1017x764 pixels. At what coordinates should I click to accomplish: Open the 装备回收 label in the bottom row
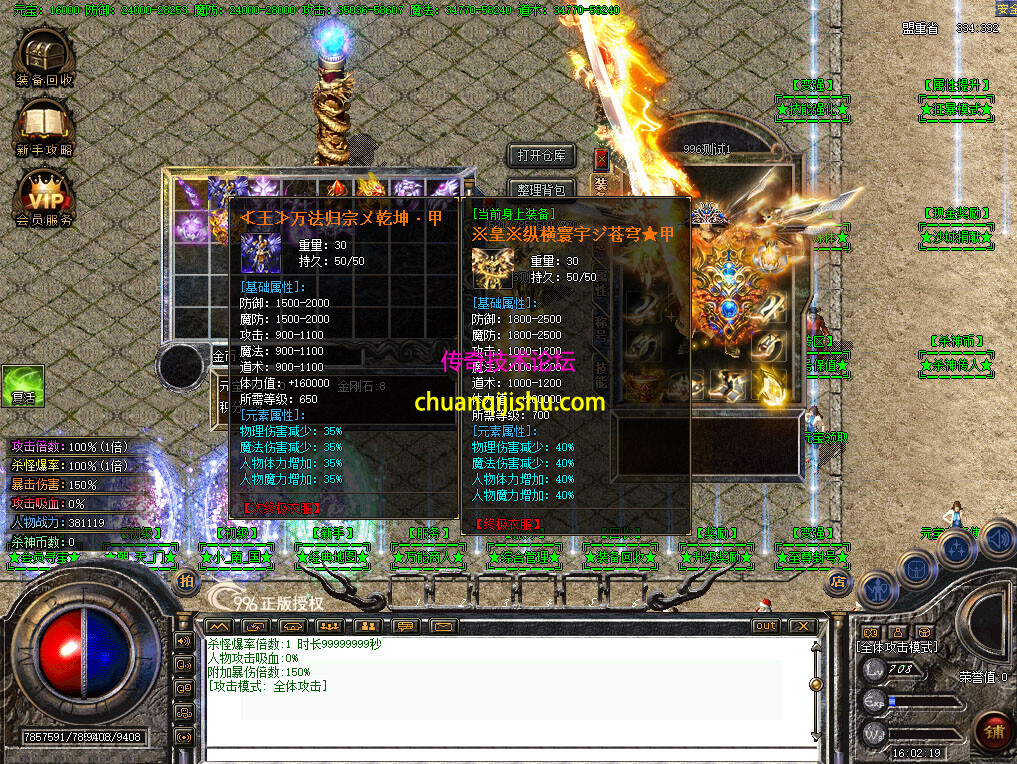620,556
